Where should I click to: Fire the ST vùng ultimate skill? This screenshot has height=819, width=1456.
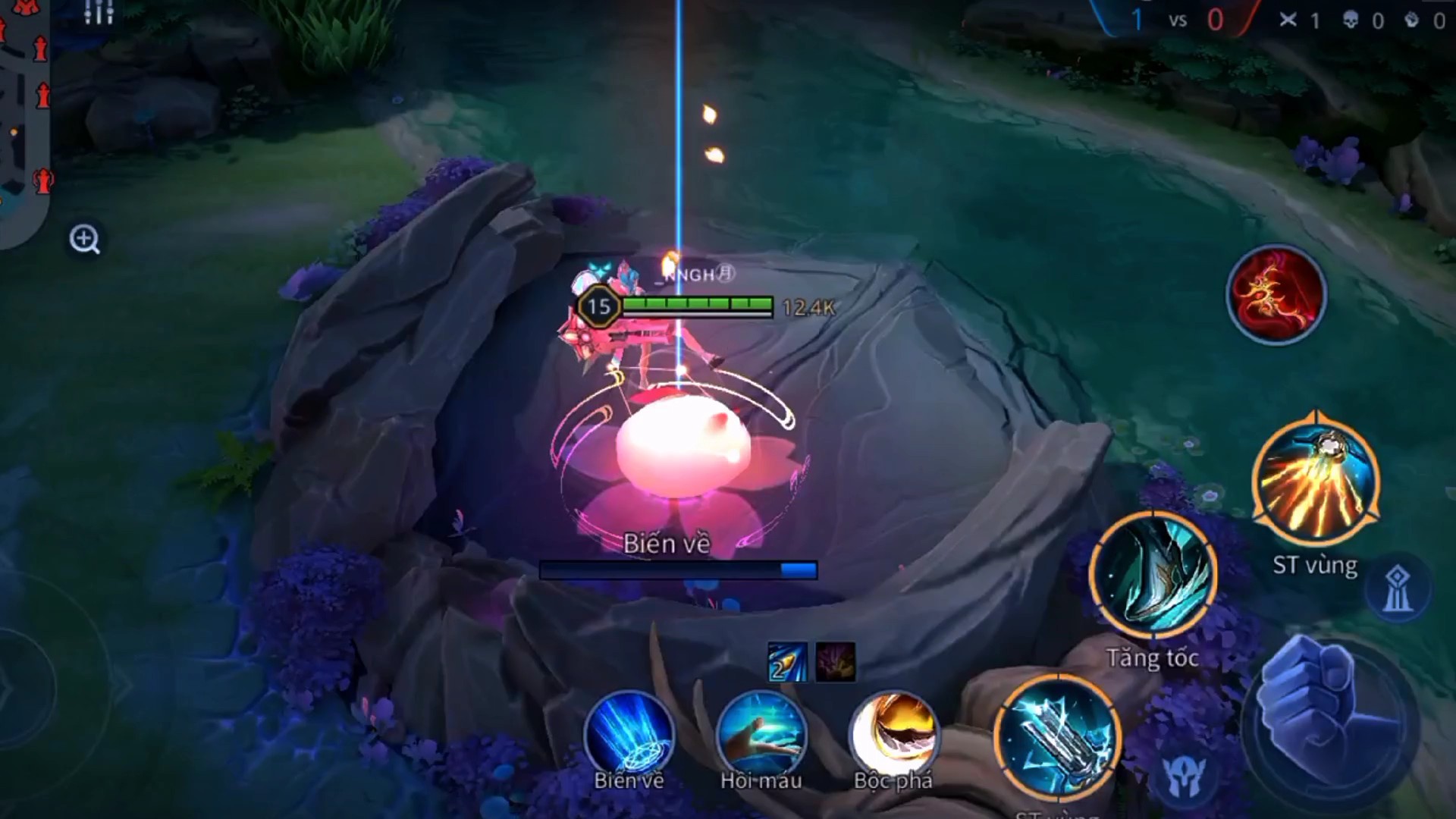(1316, 481)
